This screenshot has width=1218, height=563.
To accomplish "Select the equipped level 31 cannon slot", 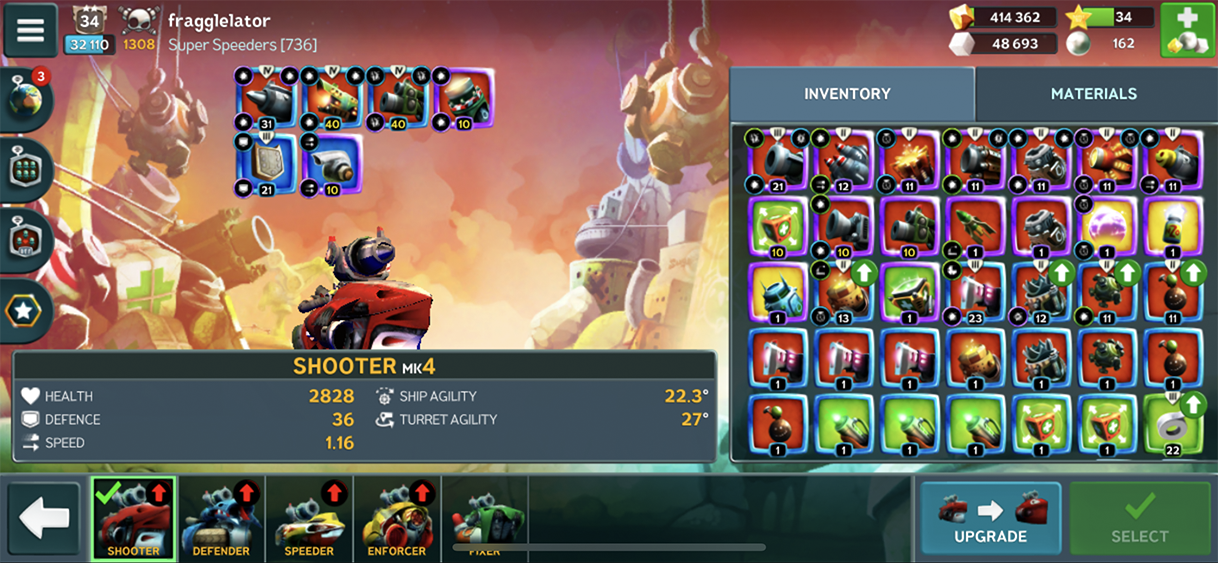I will 266,99.
